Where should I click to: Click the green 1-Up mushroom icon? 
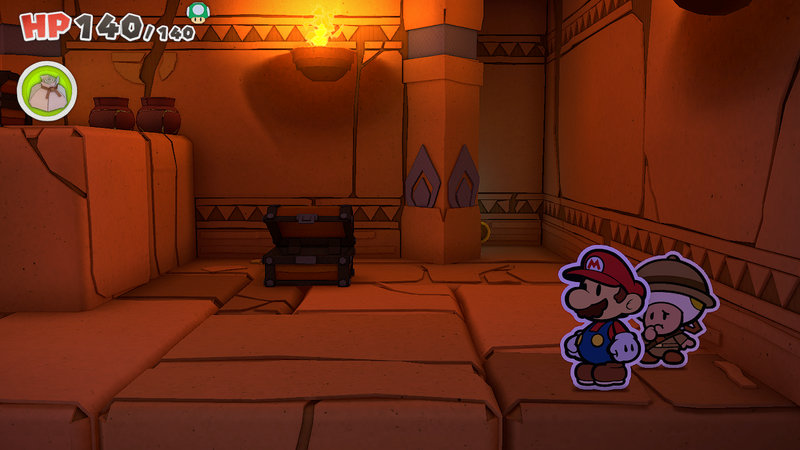click(x=198, y=12)
